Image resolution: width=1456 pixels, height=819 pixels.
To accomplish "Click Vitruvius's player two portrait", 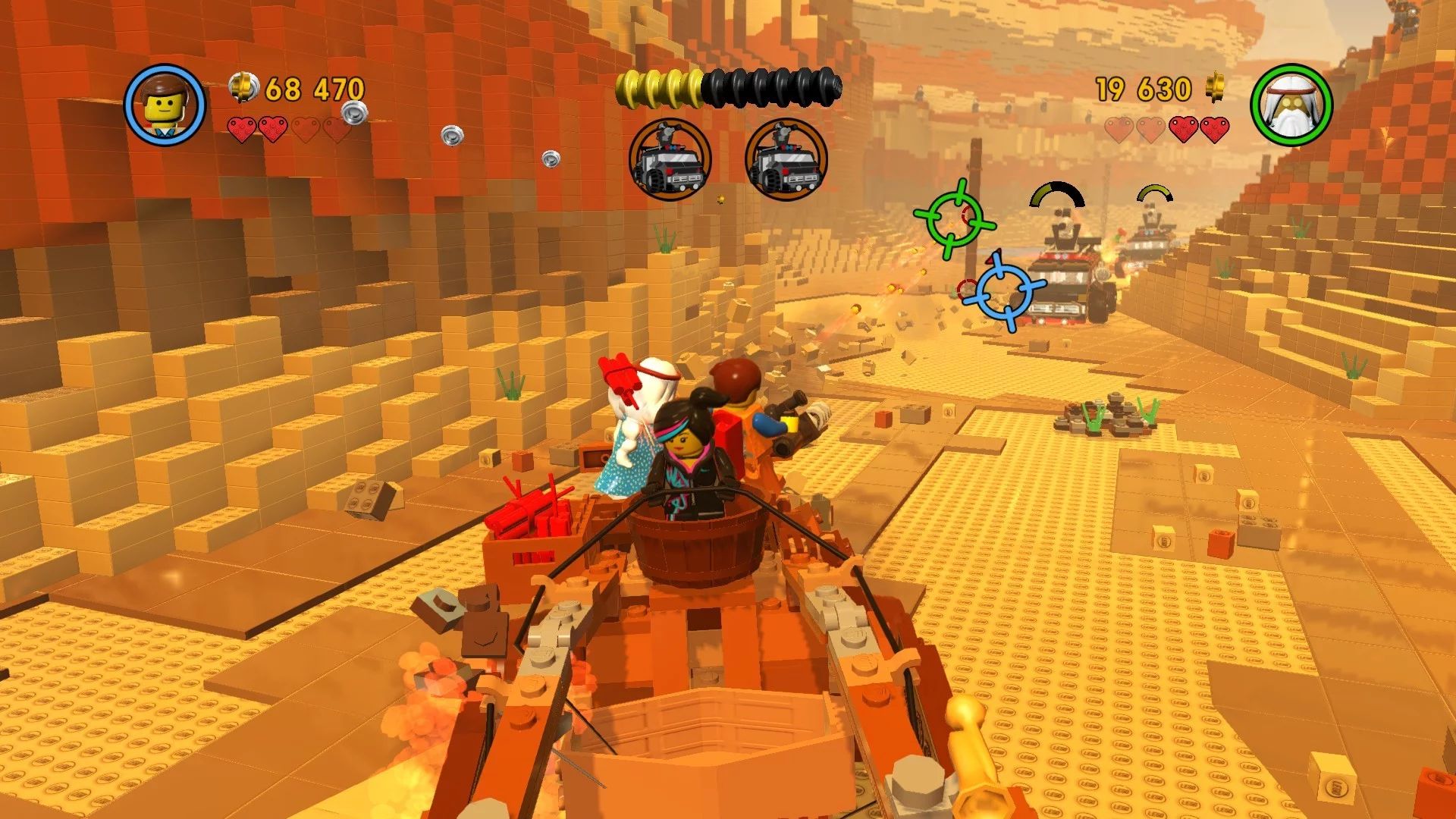I will tap(1291, 105).
